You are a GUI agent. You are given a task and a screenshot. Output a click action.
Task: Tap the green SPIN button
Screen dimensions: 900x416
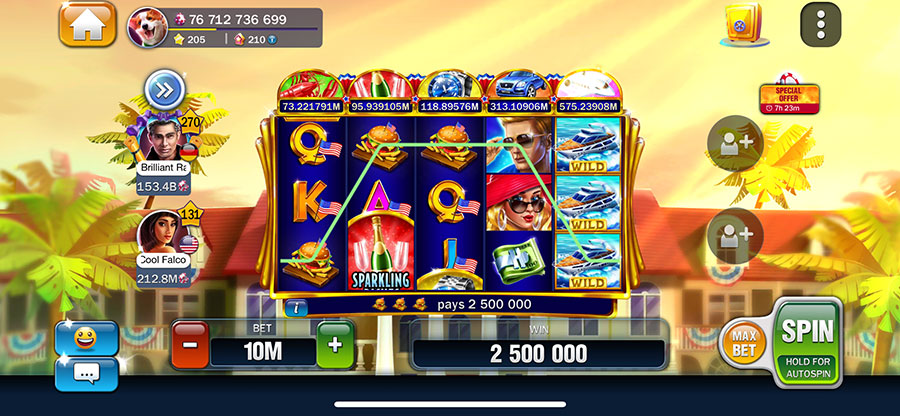click(x=808, y=340)
